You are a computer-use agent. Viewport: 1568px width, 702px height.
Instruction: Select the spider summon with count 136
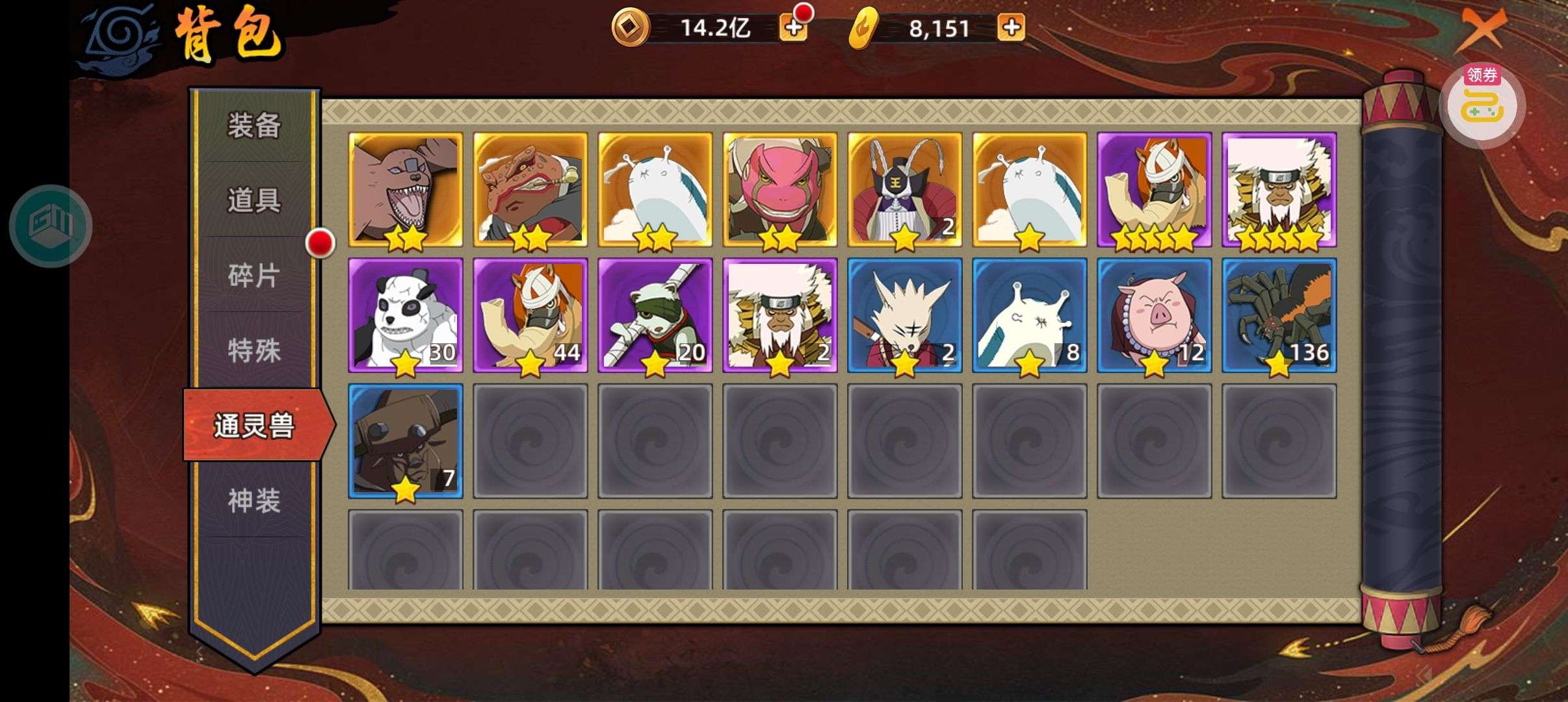pyautogui.click(x=1279, y=315)
